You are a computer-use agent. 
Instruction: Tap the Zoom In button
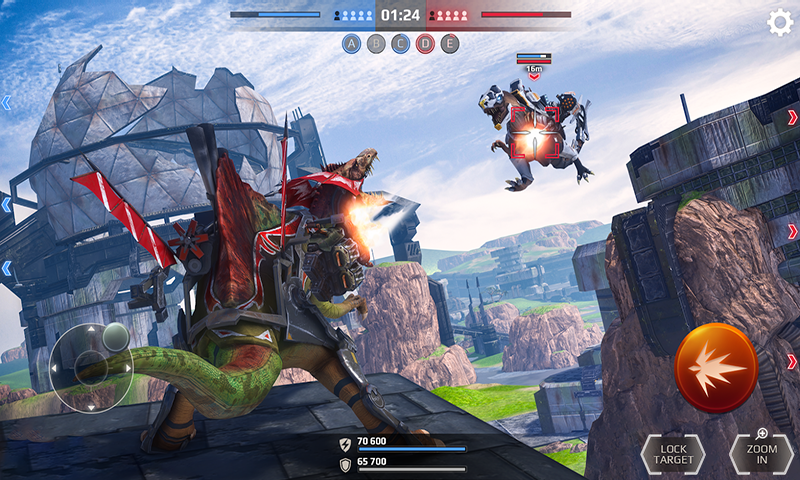point(762,454)
